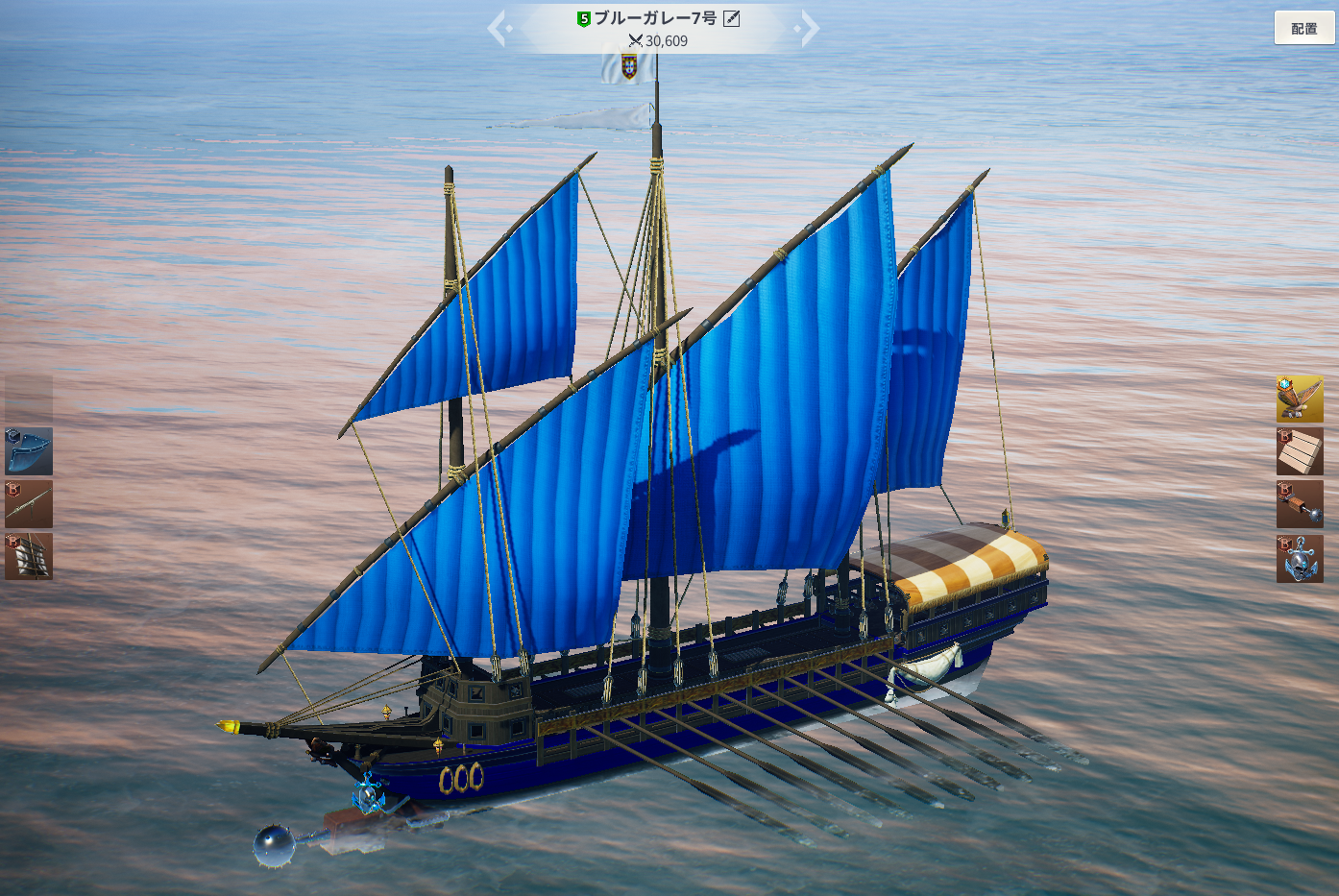Select the swivel gun equipment slot
The width and height of the screenshot is (1339, 896).
coord(29,504)
